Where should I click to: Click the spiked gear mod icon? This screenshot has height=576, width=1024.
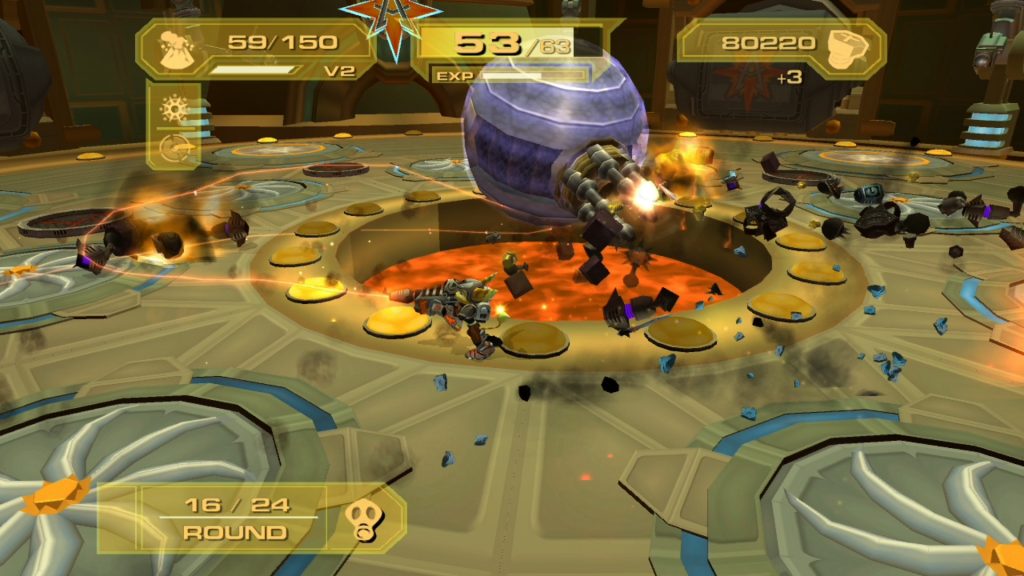pos(173,108)
